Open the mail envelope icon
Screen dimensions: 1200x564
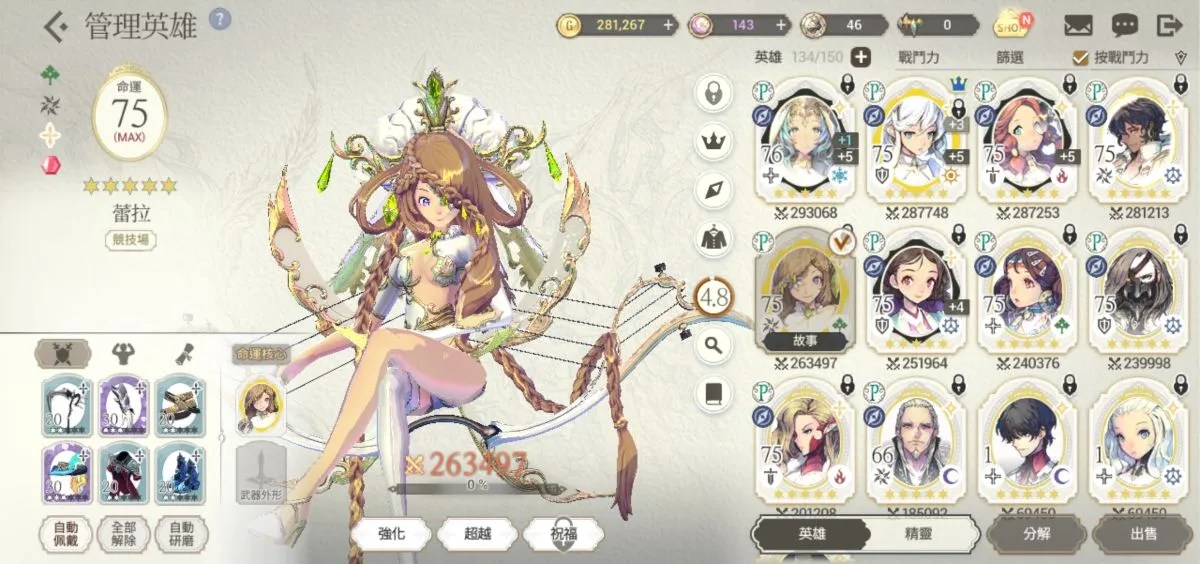(1077, 25)
